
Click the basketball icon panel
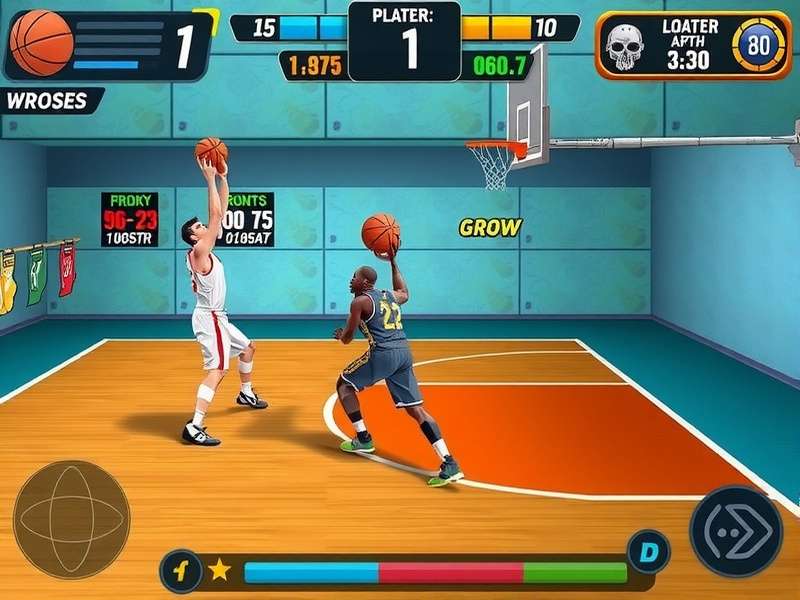[108, 44]
